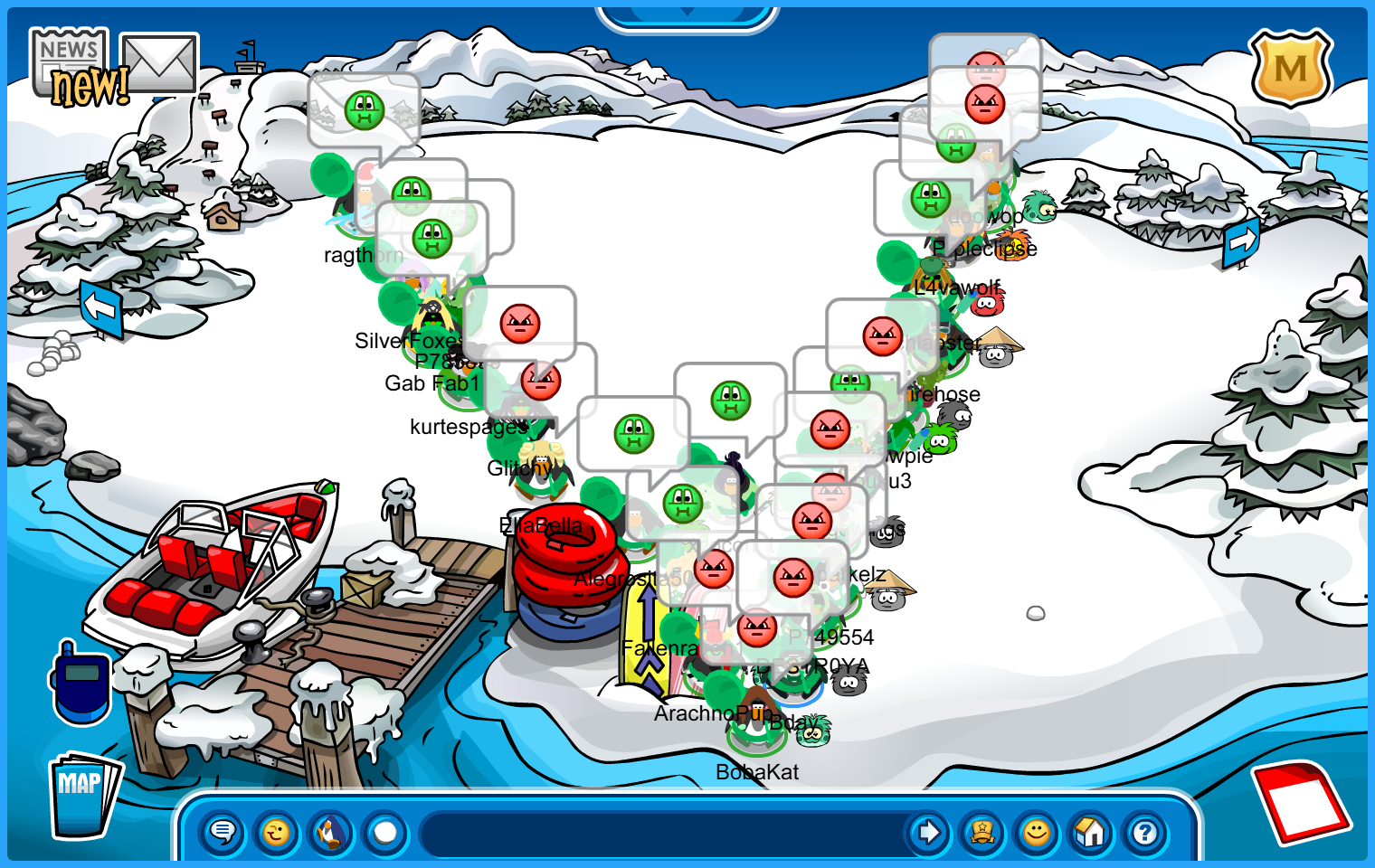Go to your igloo with house icon
Viewport: 1375px width, 868px height.
[x=1091, y=832]
